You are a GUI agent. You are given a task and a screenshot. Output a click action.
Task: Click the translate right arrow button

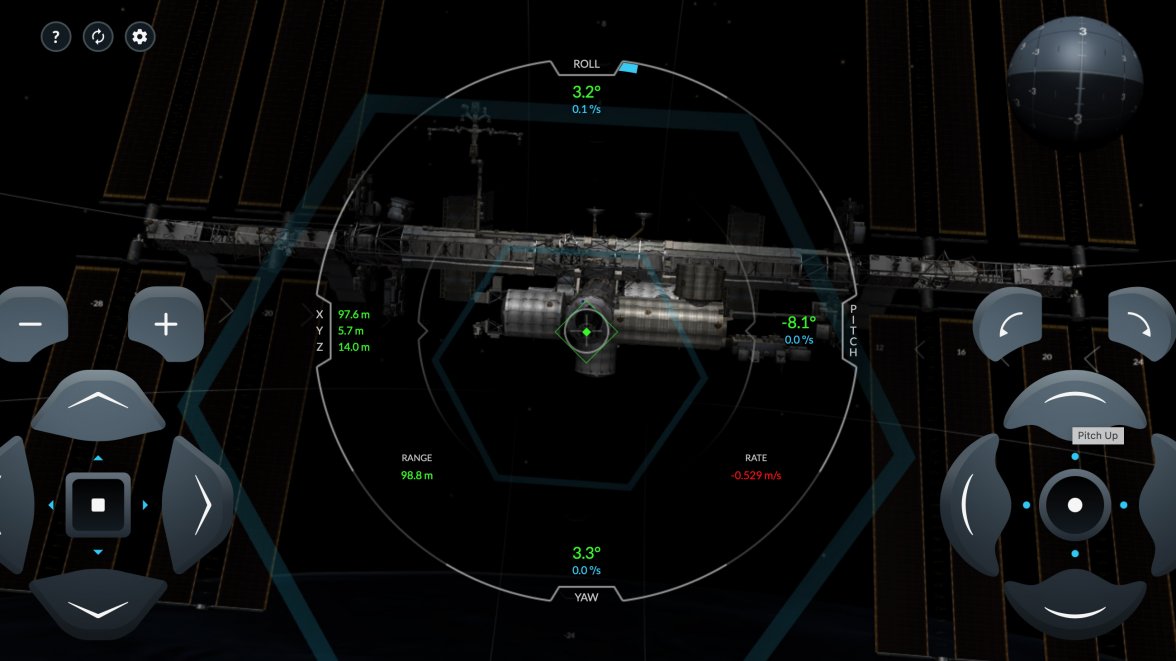(x=198, y=504)
